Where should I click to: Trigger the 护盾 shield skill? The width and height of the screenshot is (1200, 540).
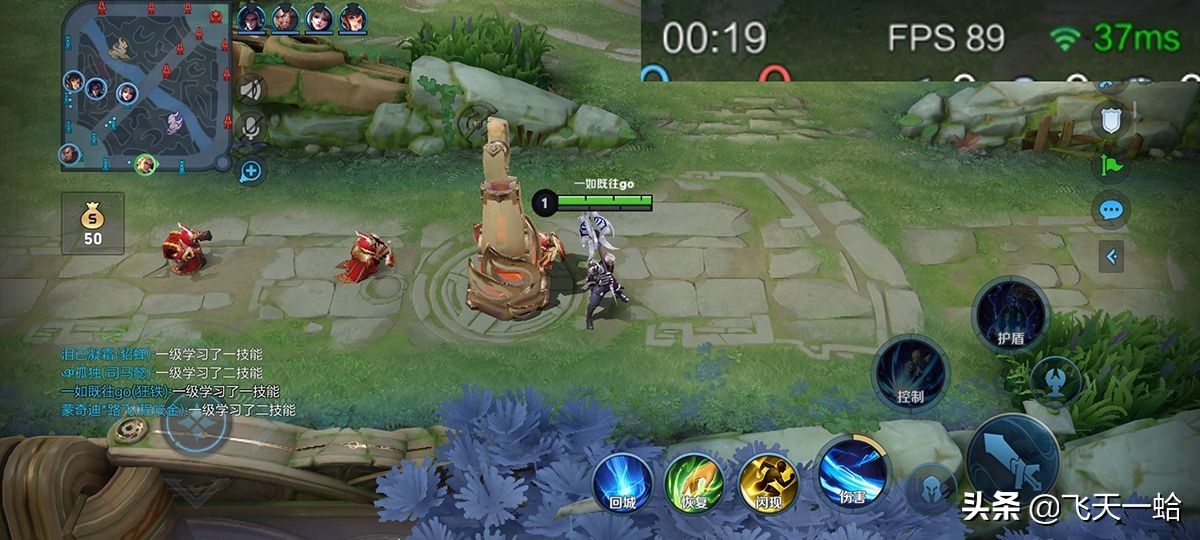pos(1010,314)
